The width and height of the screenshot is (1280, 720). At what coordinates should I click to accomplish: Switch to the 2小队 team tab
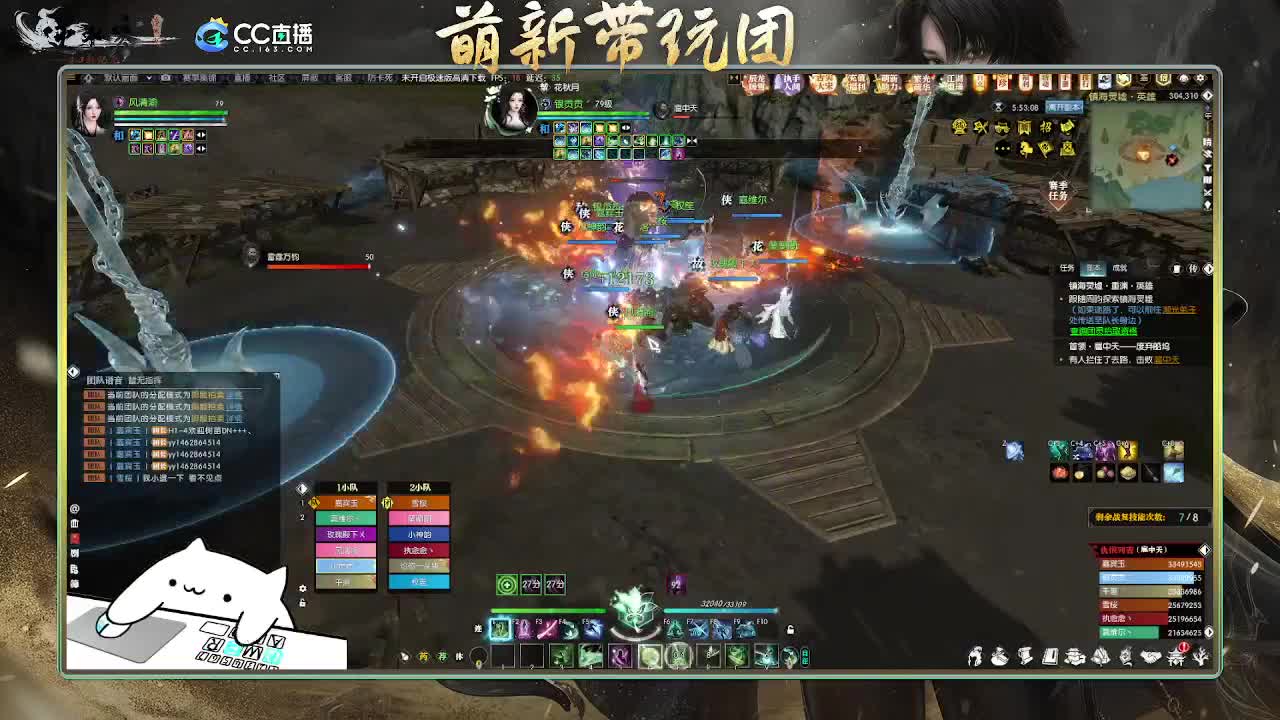pos(418,487)
